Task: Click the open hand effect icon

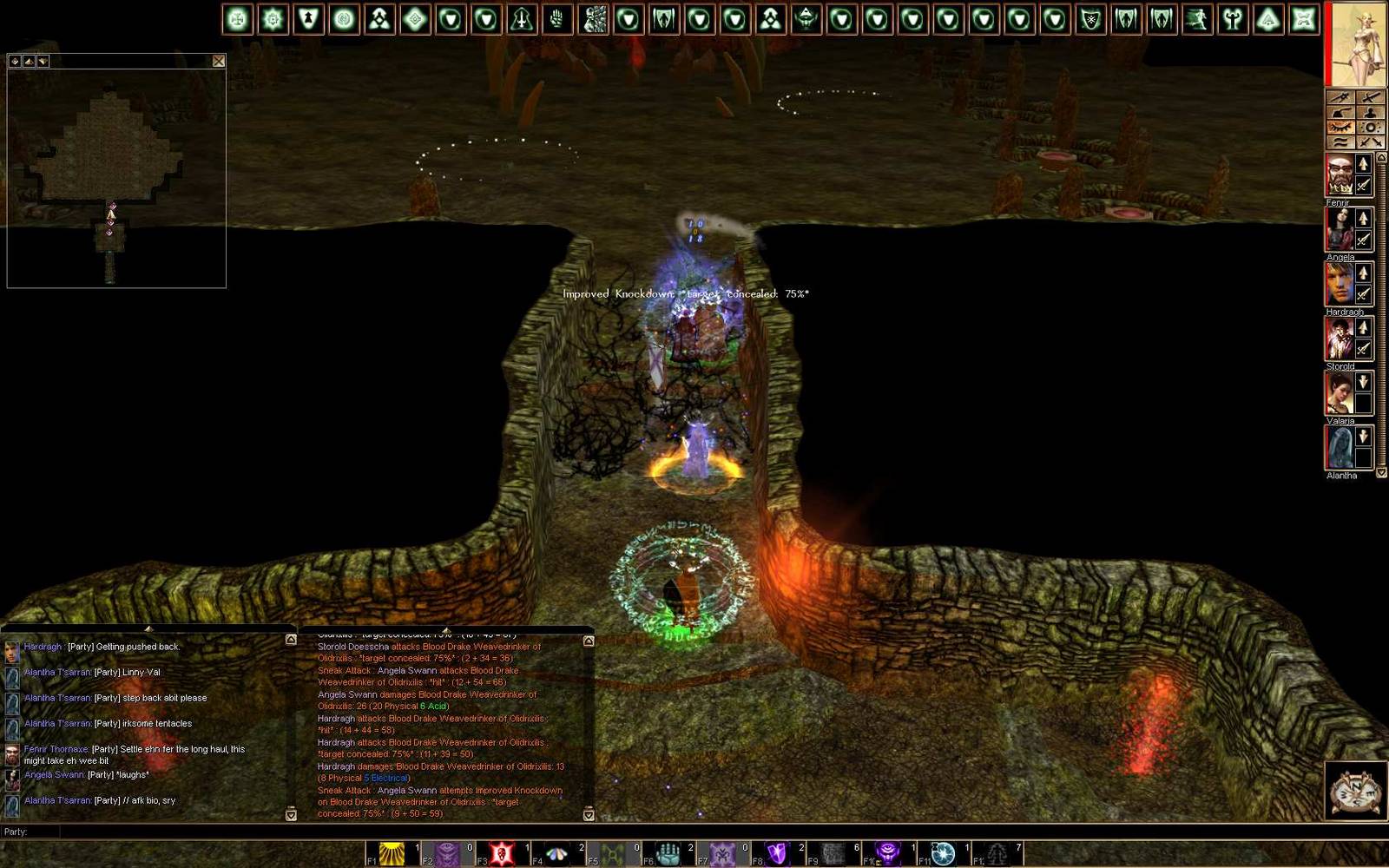Action: click(x=557, y=19)
